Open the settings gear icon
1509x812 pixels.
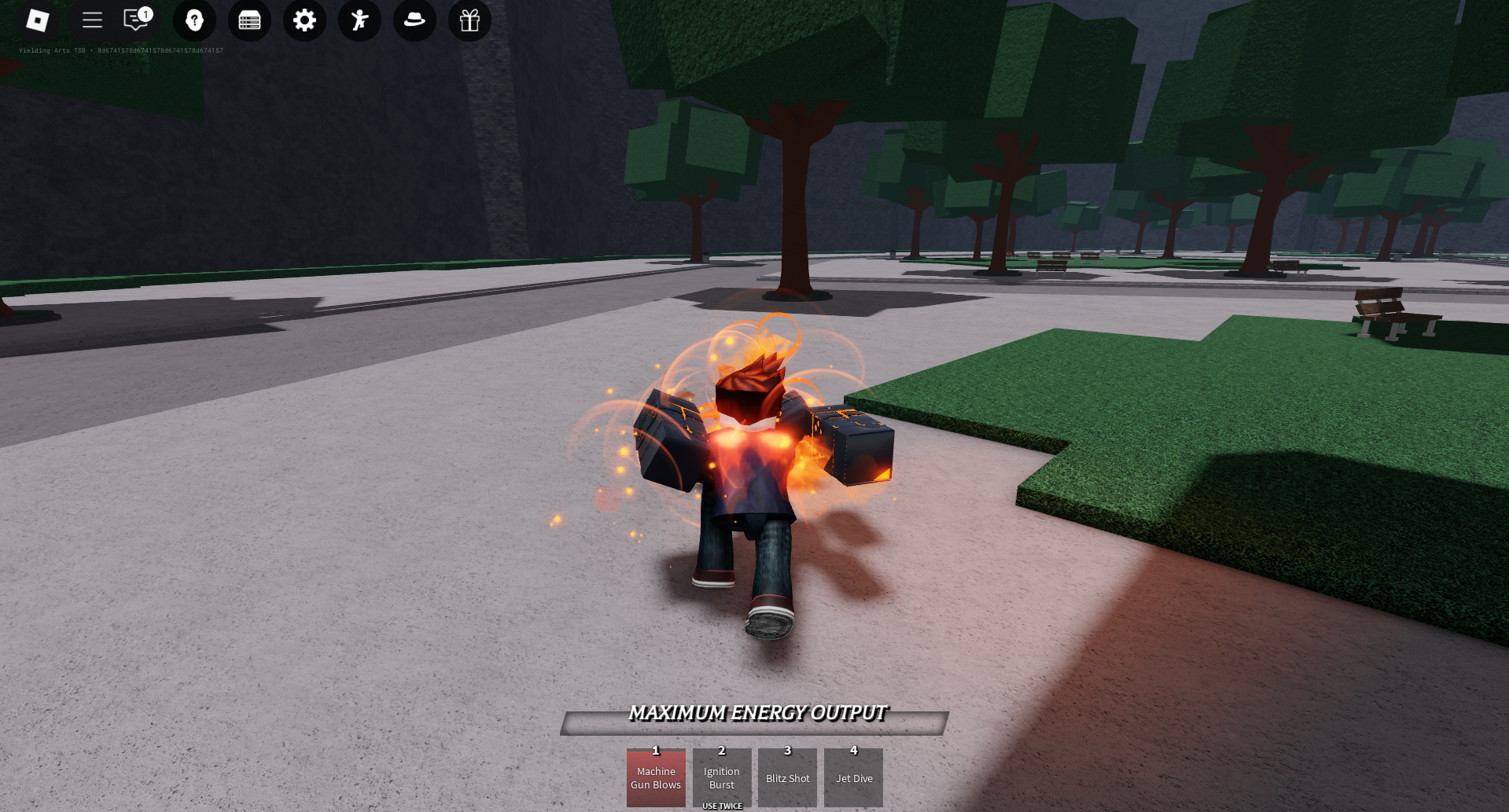pos(304,21)
